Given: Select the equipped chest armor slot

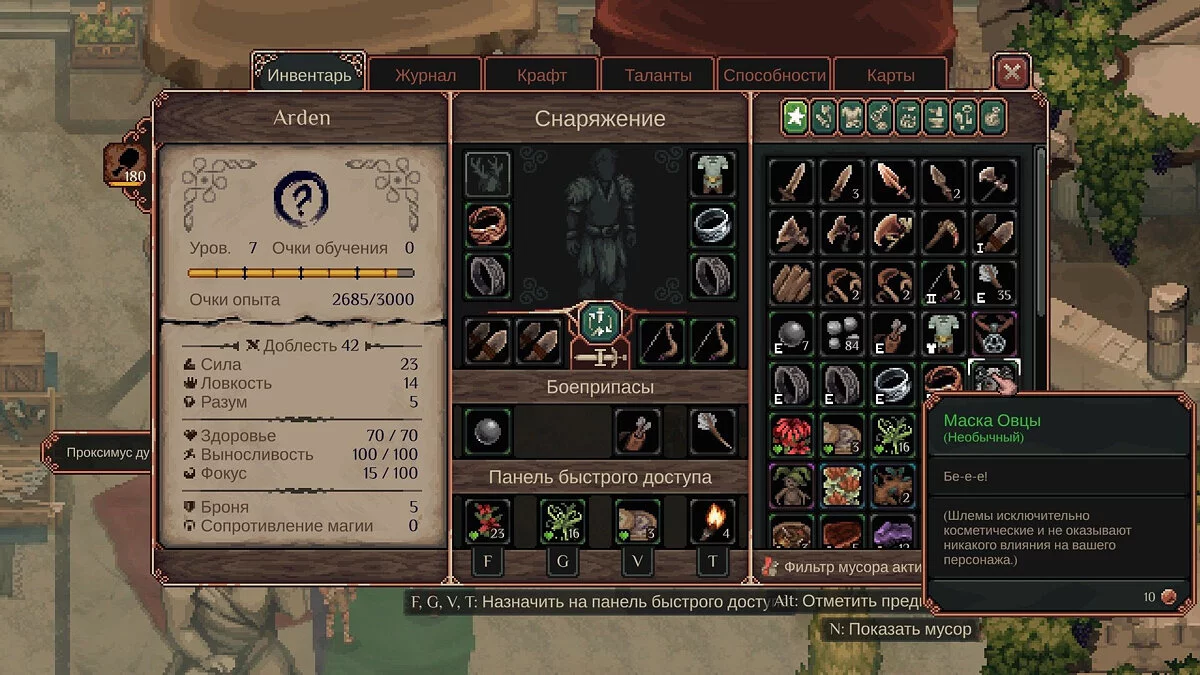Looking at the screenshot, I should tap(713, 174).
